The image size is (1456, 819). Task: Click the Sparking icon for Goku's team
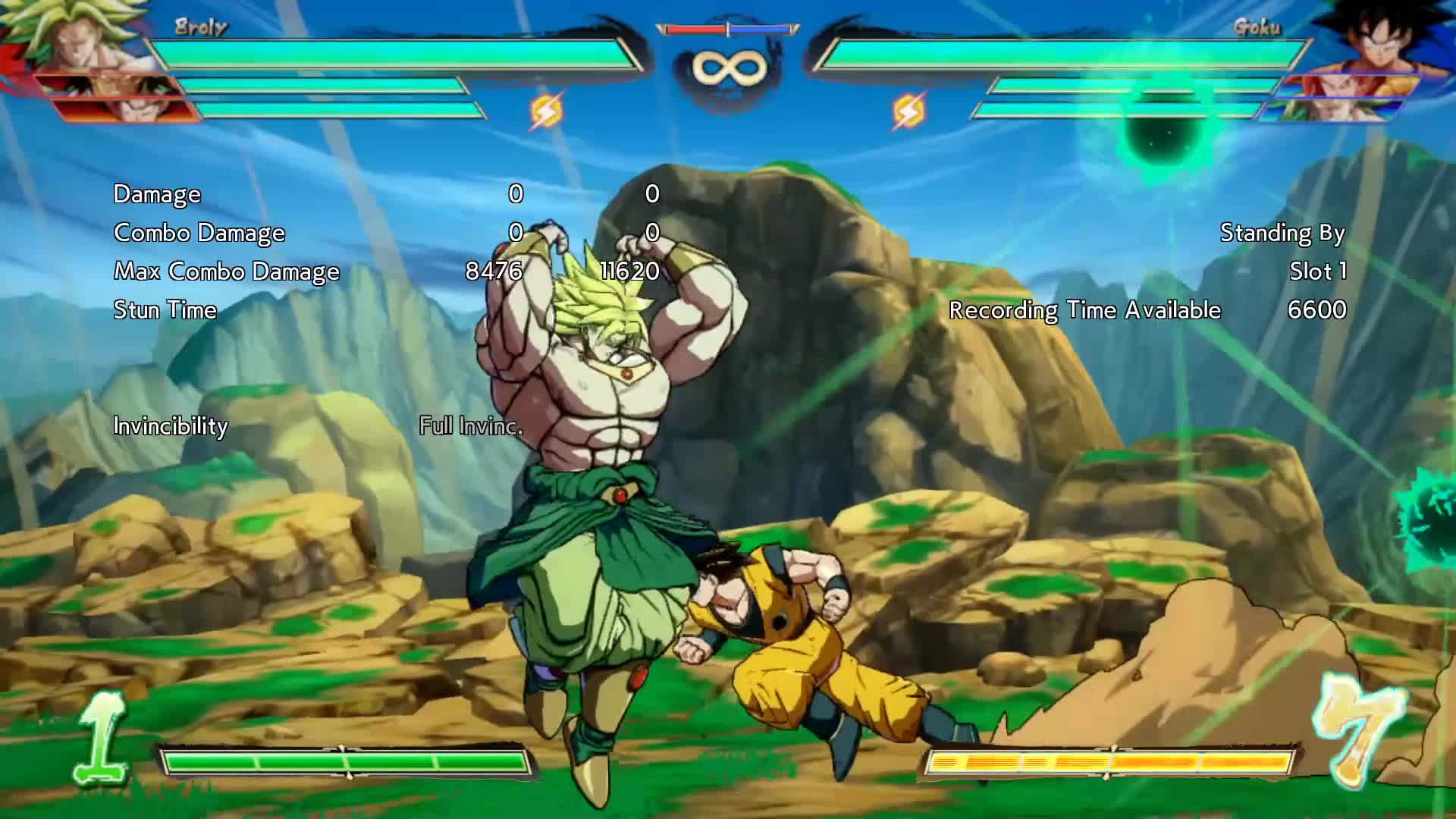coord(908,111)
